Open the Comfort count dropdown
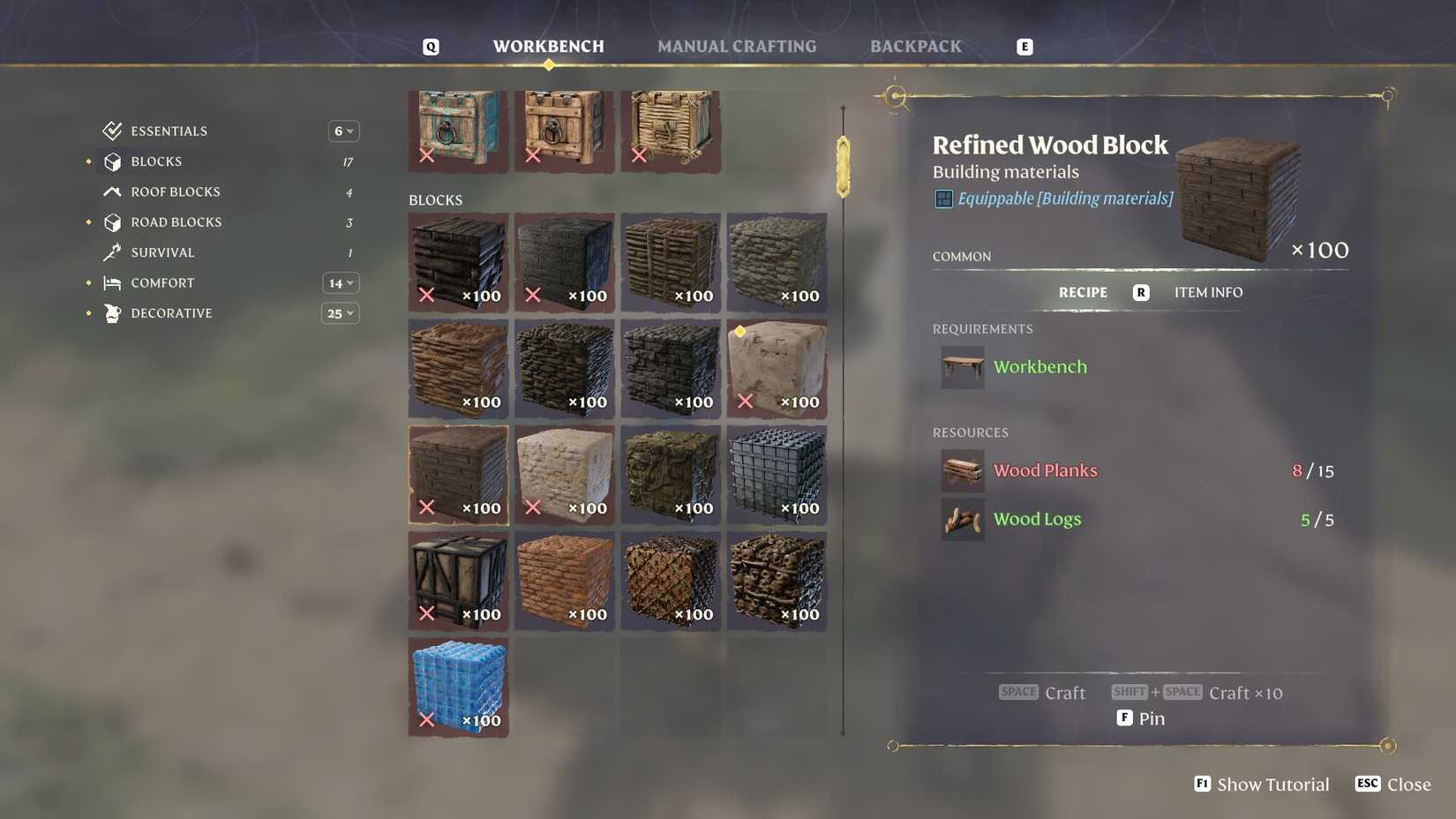 click(x=341, y=282)
